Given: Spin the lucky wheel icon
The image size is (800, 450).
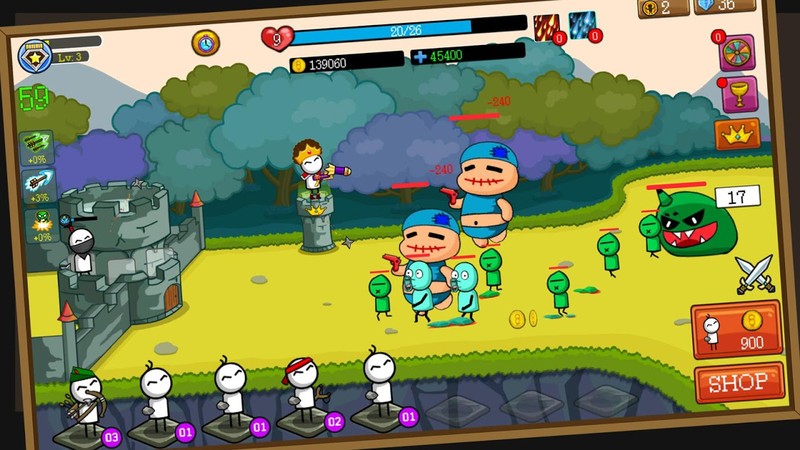Looking at the screenshot, I should coord(738,54).
